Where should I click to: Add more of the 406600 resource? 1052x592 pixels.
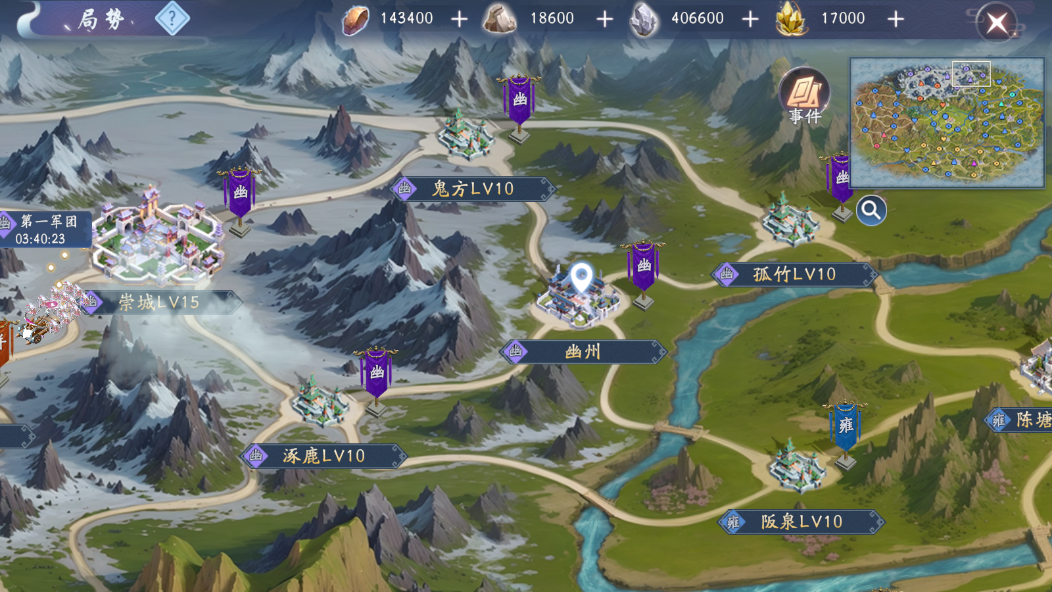[x=751, y=19]
